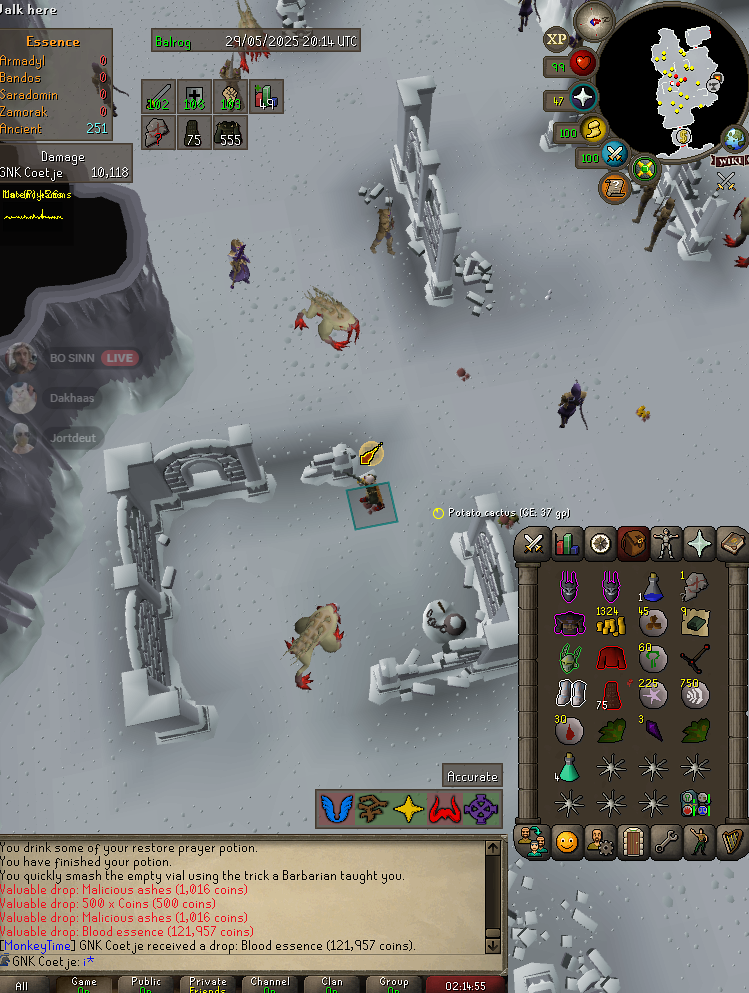The height and width of the screenshot is (993, 749).
Task: Select the stack of 30 blood runes
Action: (568, 730)
